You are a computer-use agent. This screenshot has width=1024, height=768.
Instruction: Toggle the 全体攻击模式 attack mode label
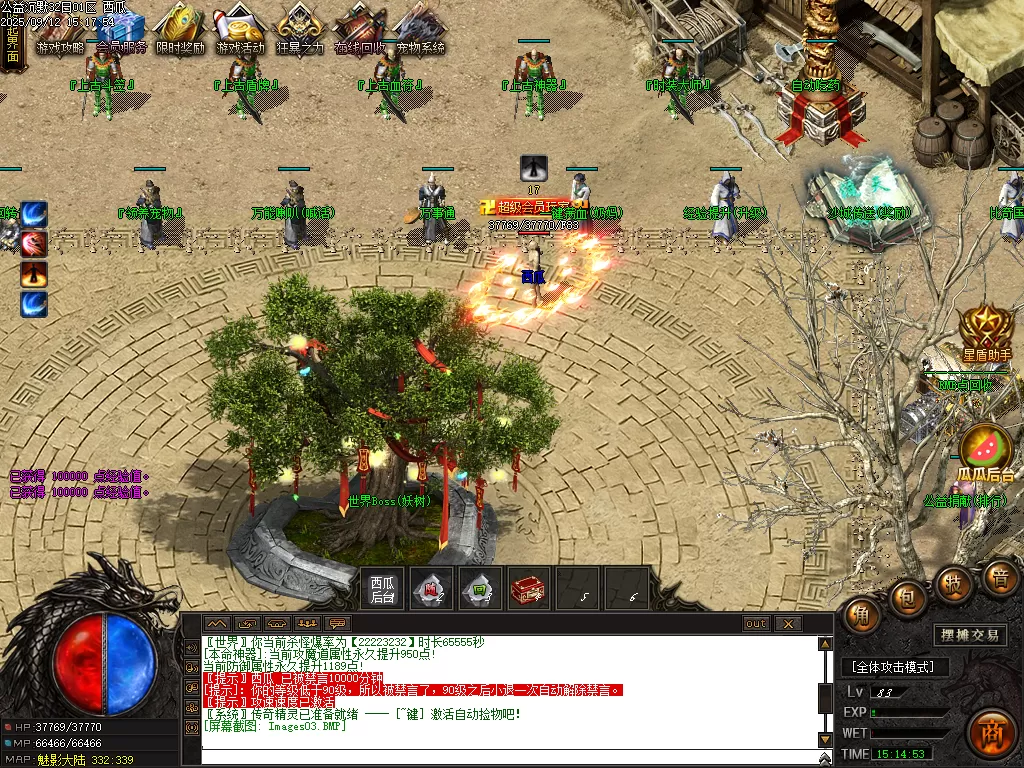pyautogui.click(x=893, y=667)
